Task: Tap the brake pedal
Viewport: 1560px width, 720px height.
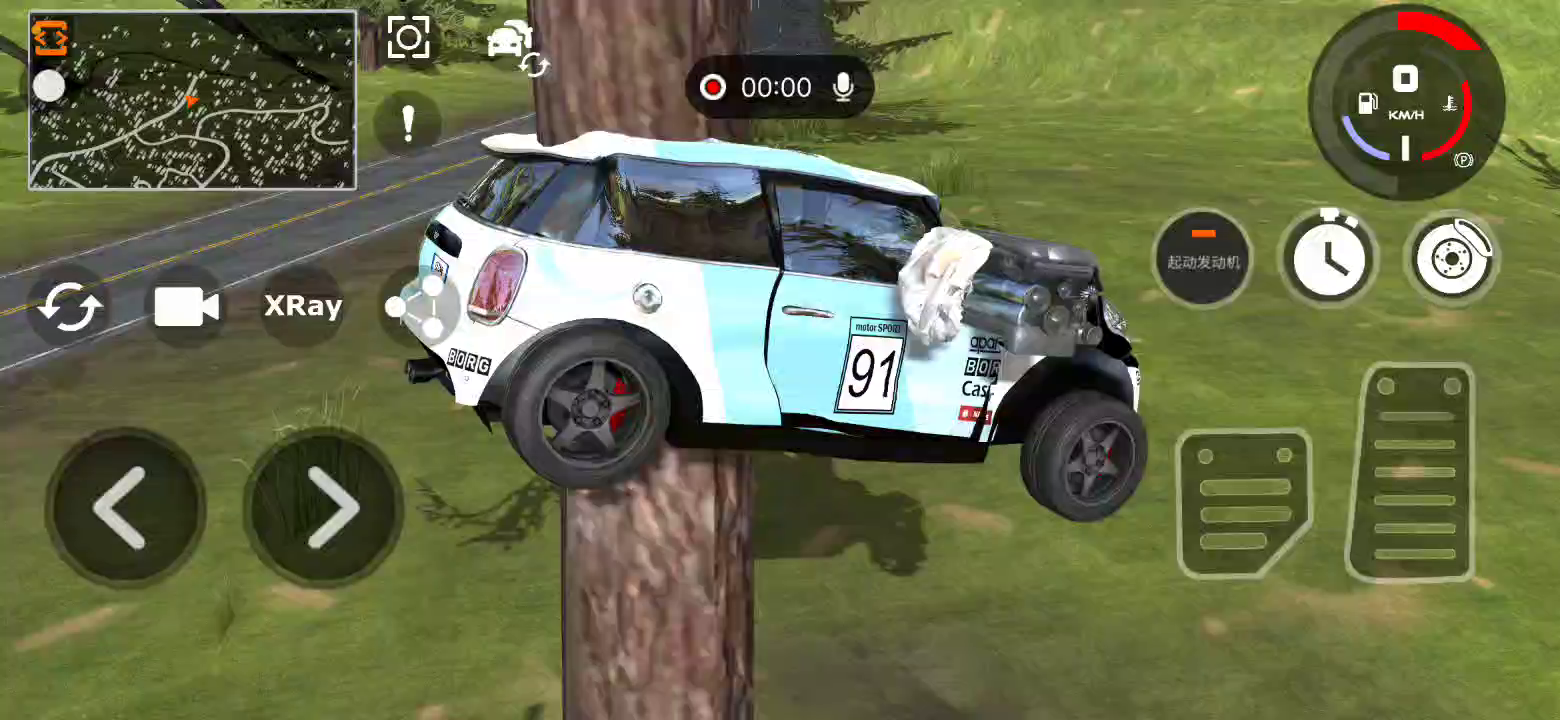Action: pos(1243,502)
